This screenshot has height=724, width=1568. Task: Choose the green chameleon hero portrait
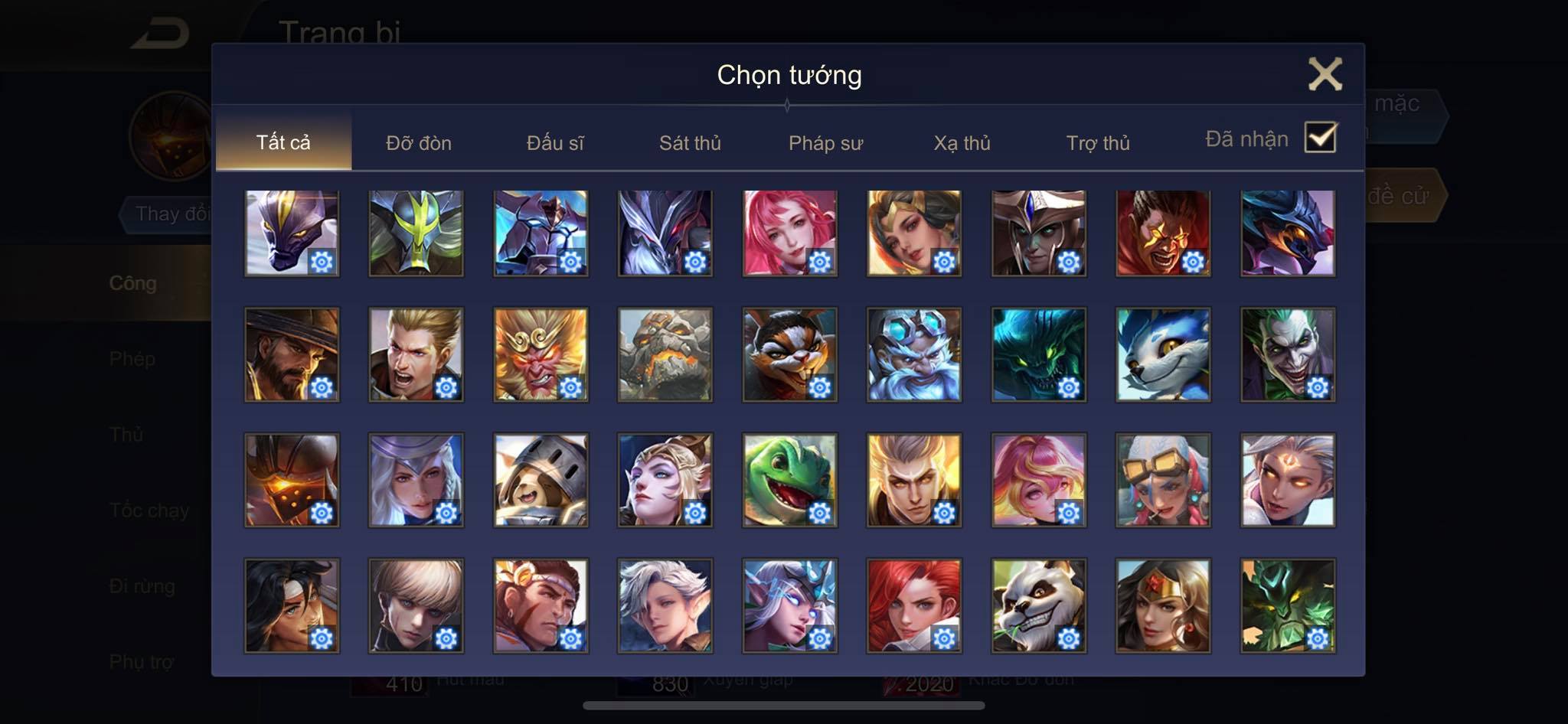coord(789,480)
